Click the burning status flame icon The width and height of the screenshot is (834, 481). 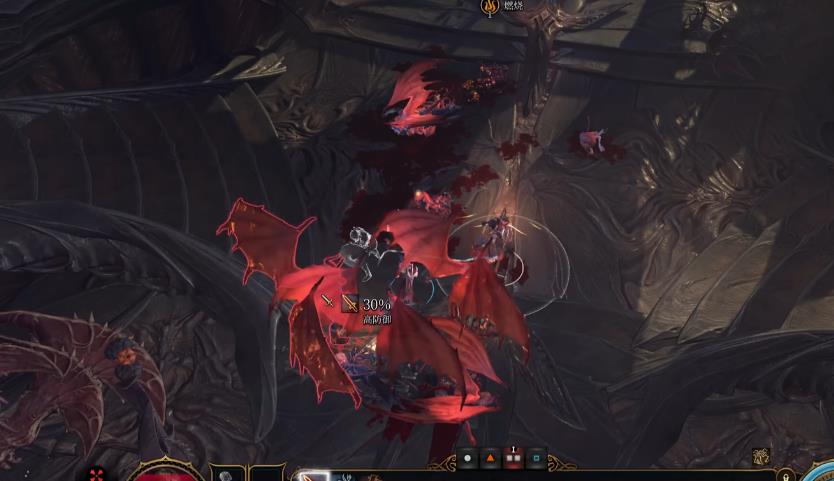click(x=491, y=8)
